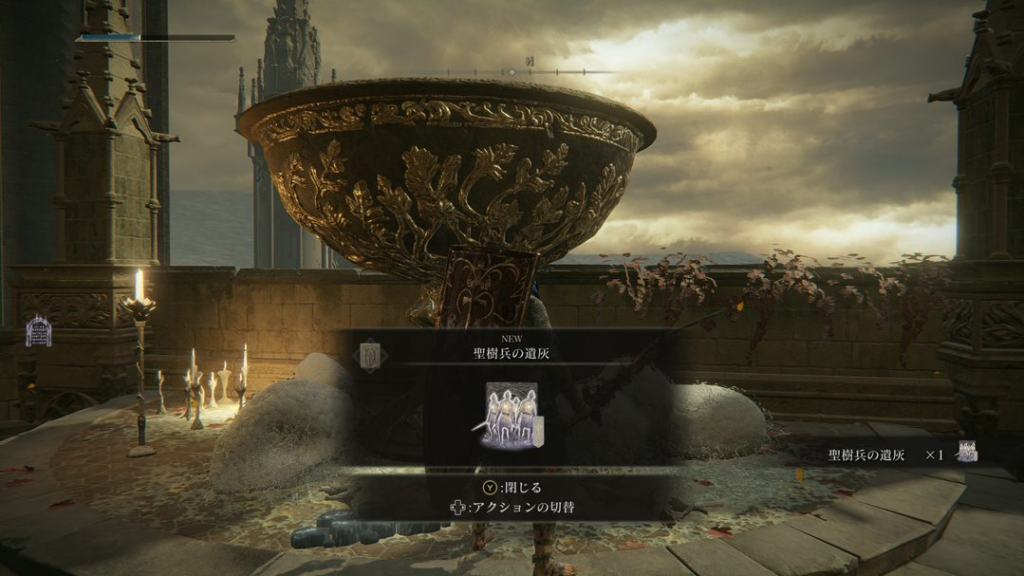This screenshot has height=576, width=1024.
Task: Click the item category emblem beside the popup title
Action: point(372,354)
